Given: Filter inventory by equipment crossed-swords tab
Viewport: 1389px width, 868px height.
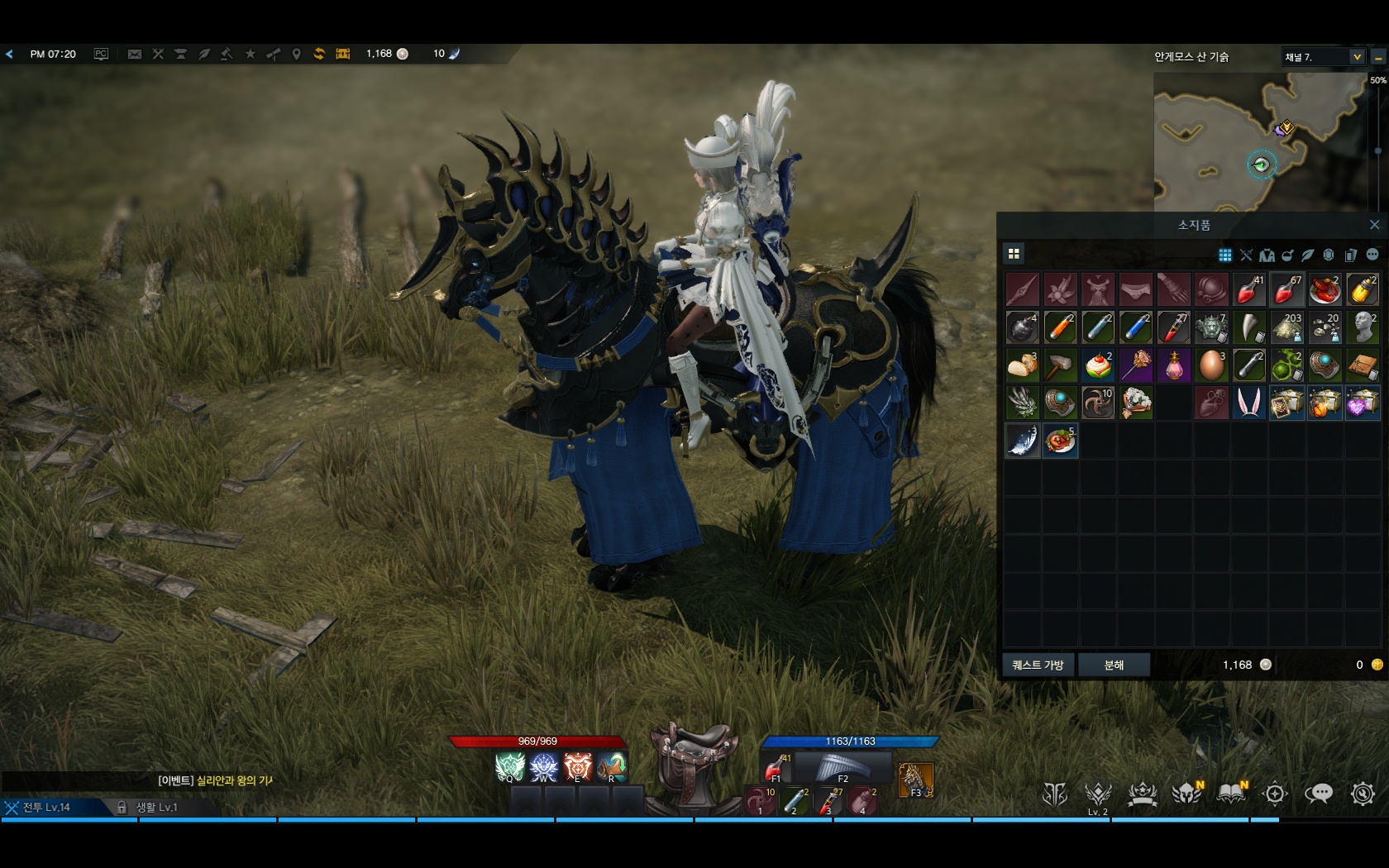Looking at the screenshot, I should pyautogui.click(x=1246, y=255).
